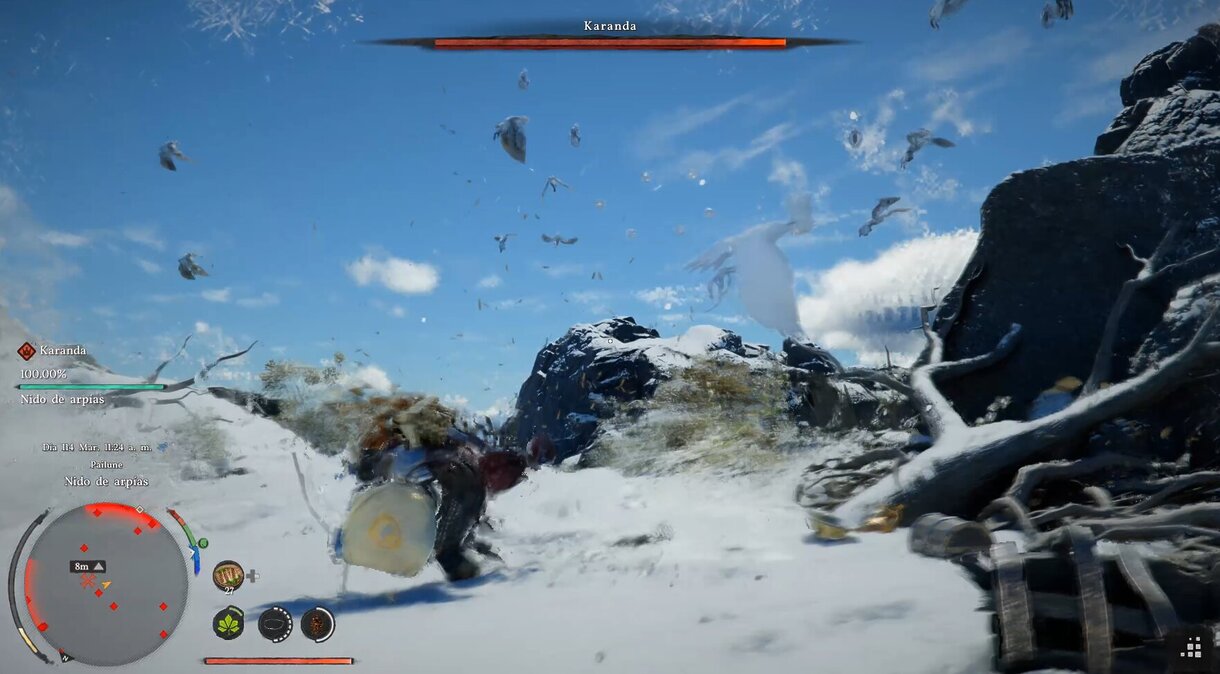Click the 8m distance marker on minimap
The width and height of the screenshot is (1220, 674).
[87, 566]
